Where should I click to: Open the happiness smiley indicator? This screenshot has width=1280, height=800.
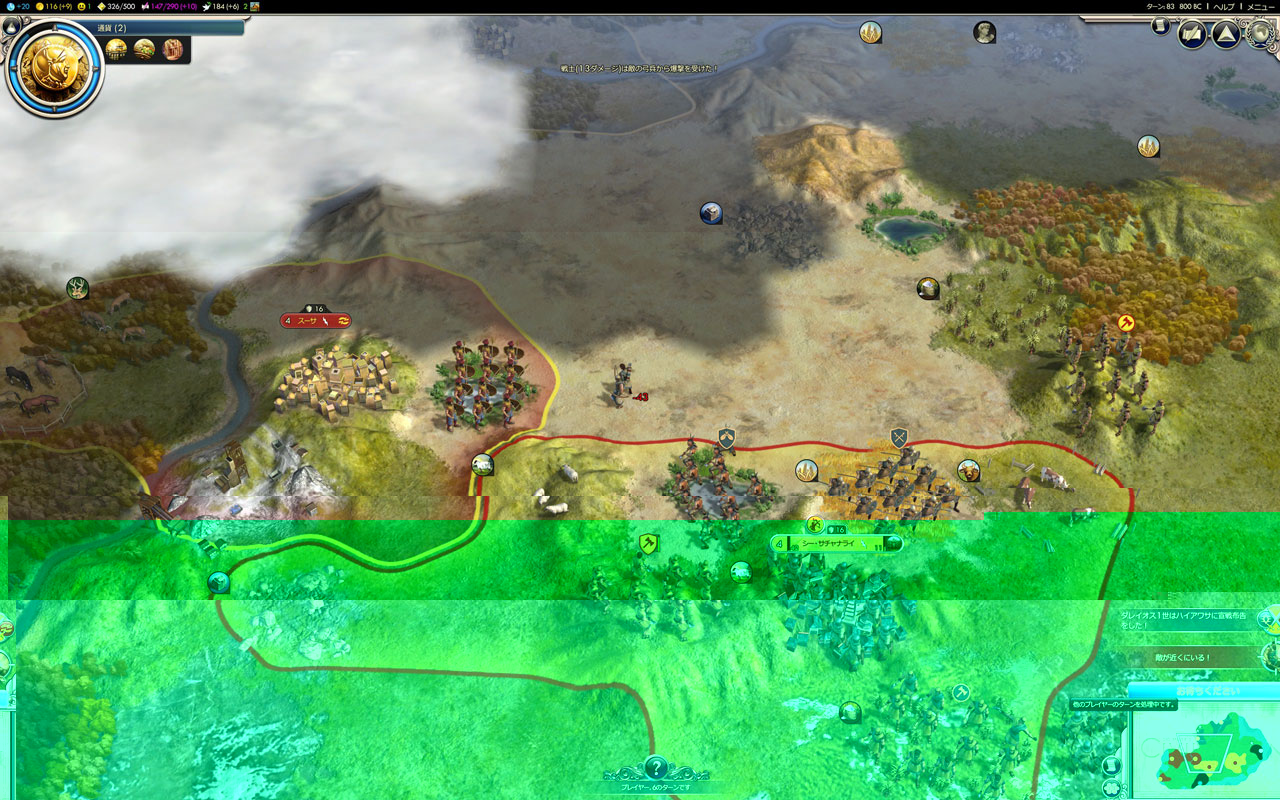(82, 6)
